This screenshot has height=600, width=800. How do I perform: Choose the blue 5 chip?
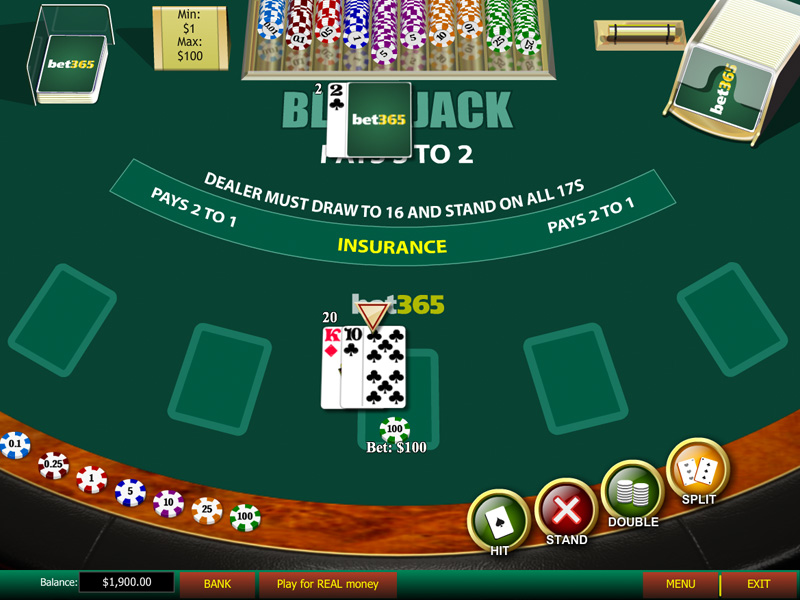[130, 493]
